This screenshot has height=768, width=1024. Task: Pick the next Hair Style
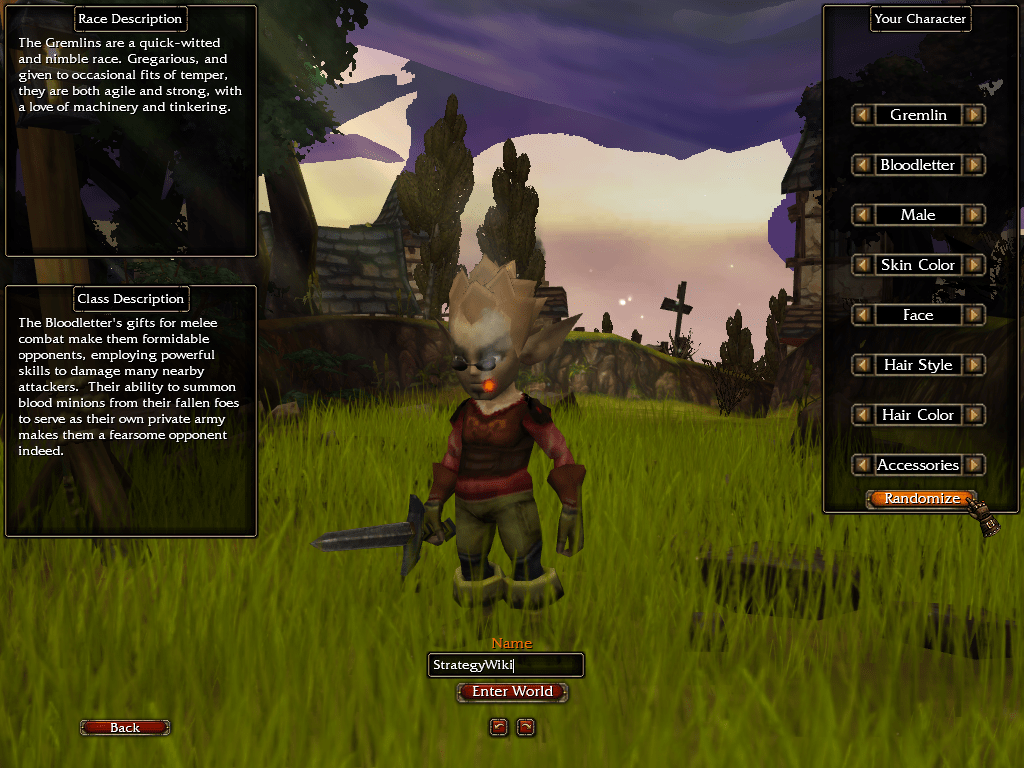click(x=975, y=365)
